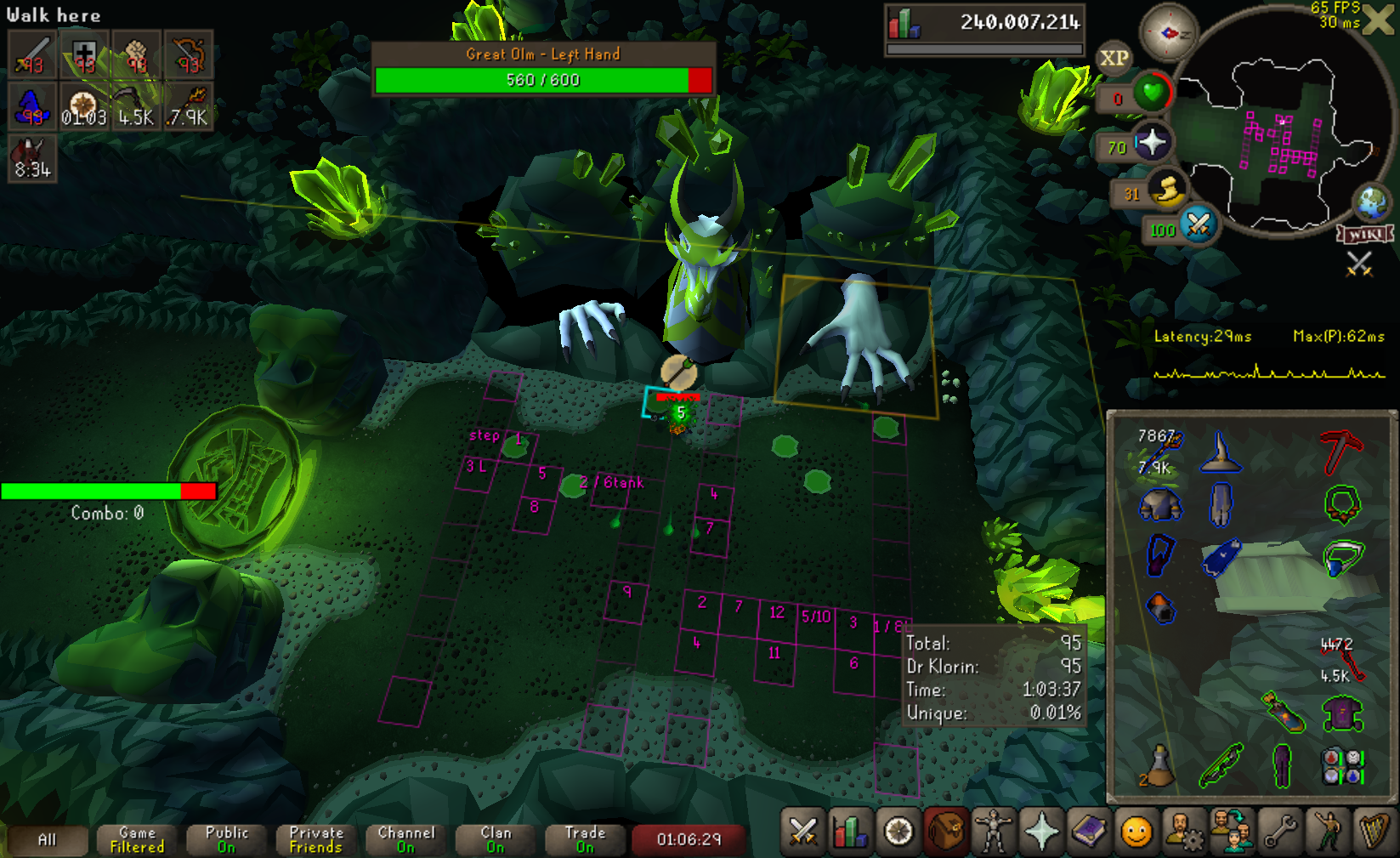Select the red dragon pickaxe in inventory

click(x=1341, y=452)
